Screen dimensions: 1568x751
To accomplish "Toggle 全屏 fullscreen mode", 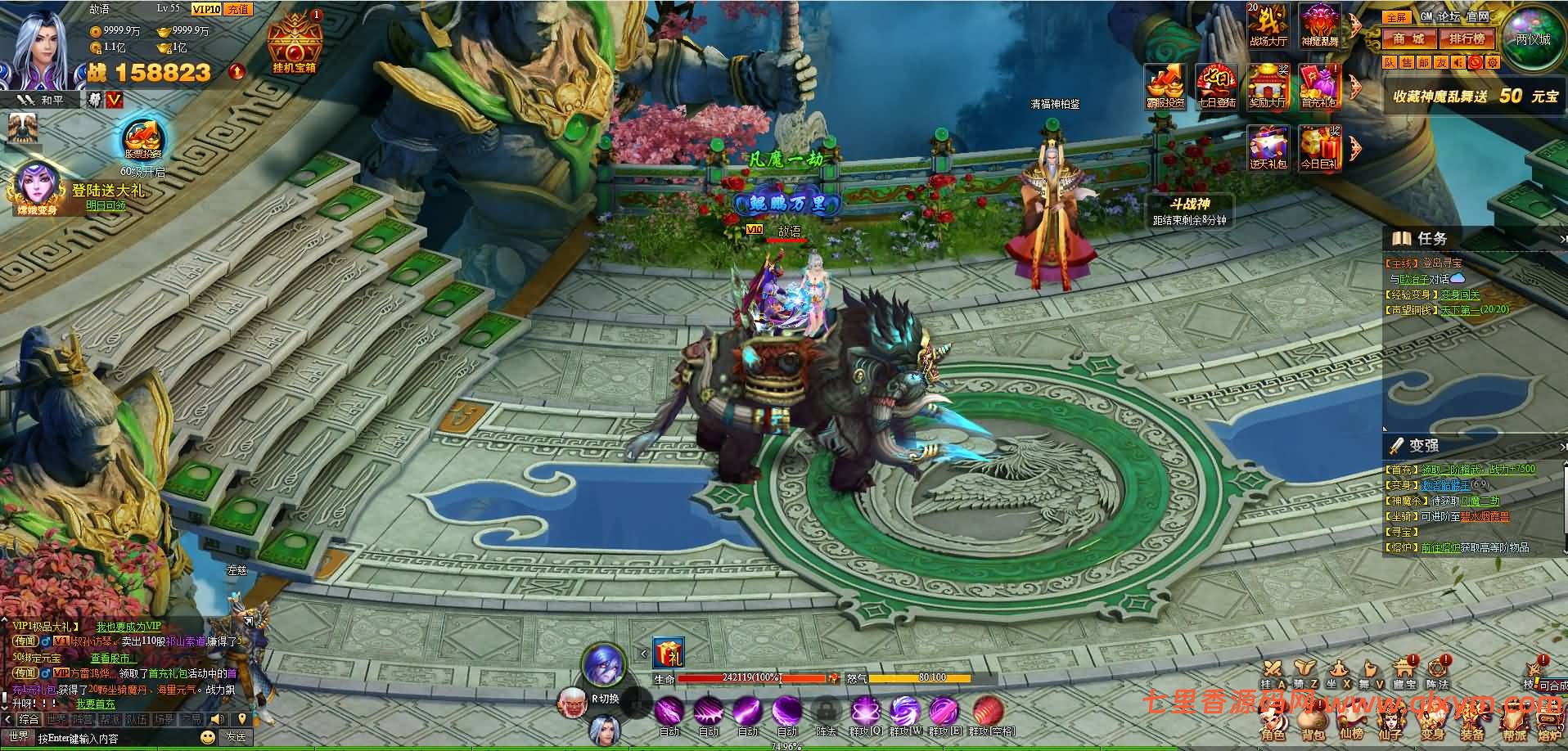I will point(1395,16).
